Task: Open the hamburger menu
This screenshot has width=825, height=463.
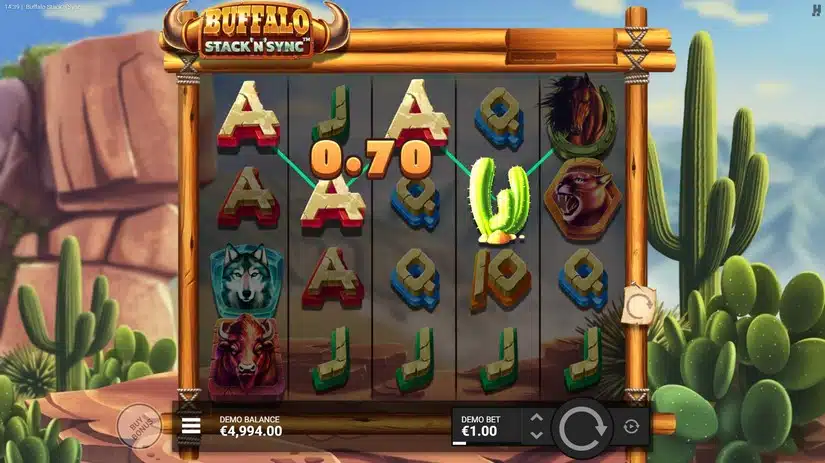Action: click(191, 427)
